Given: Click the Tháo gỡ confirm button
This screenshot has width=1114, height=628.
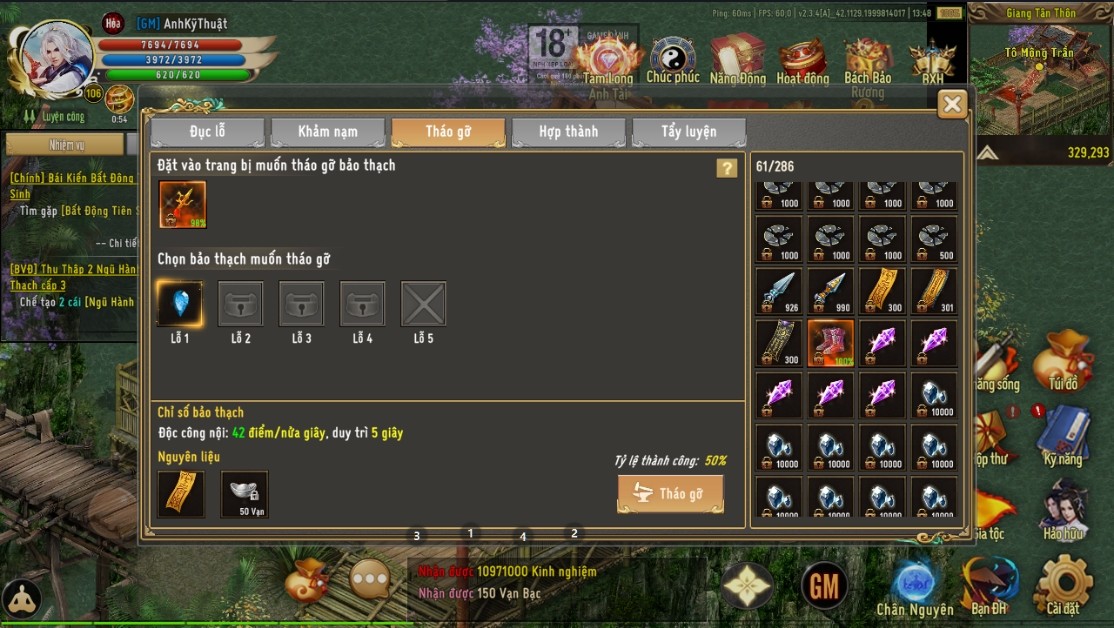Looking at the screenshot, I should coord(670,494).
